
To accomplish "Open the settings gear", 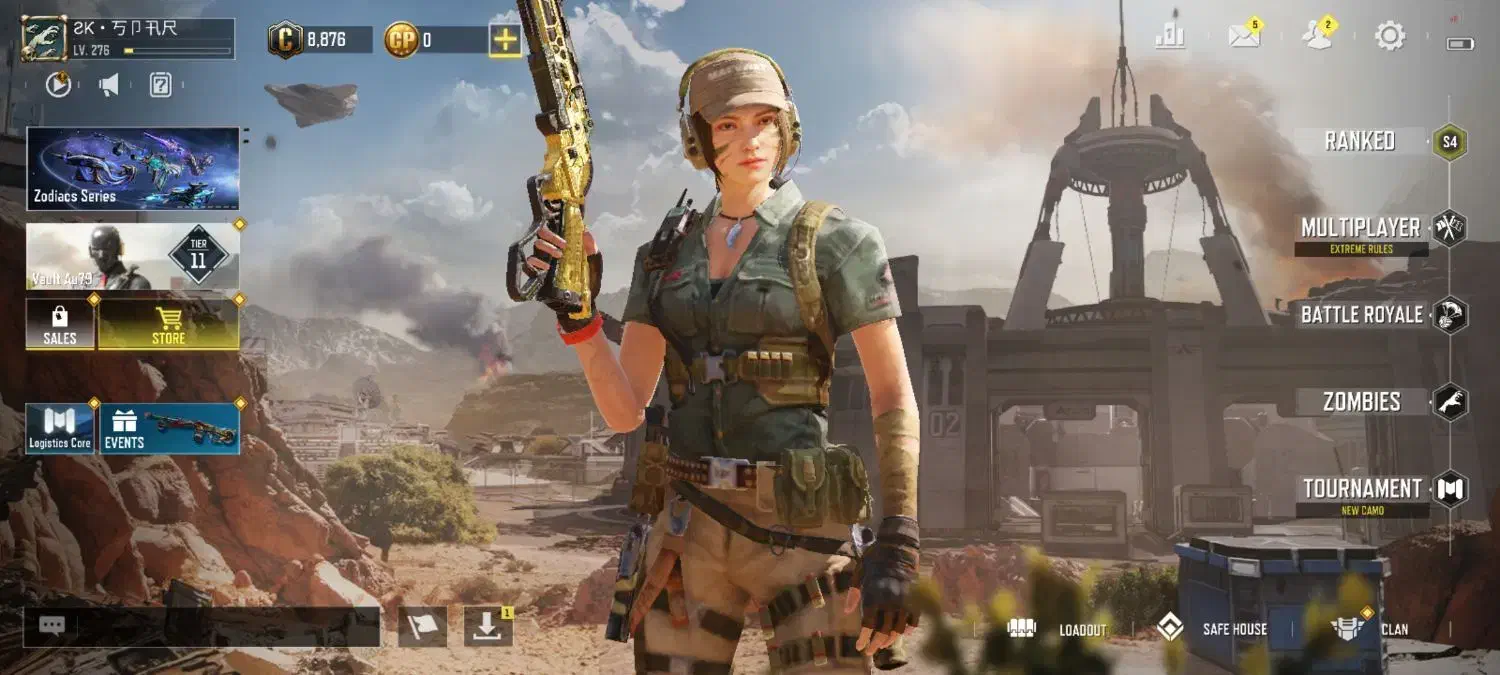I will [x=1390, y=37].
